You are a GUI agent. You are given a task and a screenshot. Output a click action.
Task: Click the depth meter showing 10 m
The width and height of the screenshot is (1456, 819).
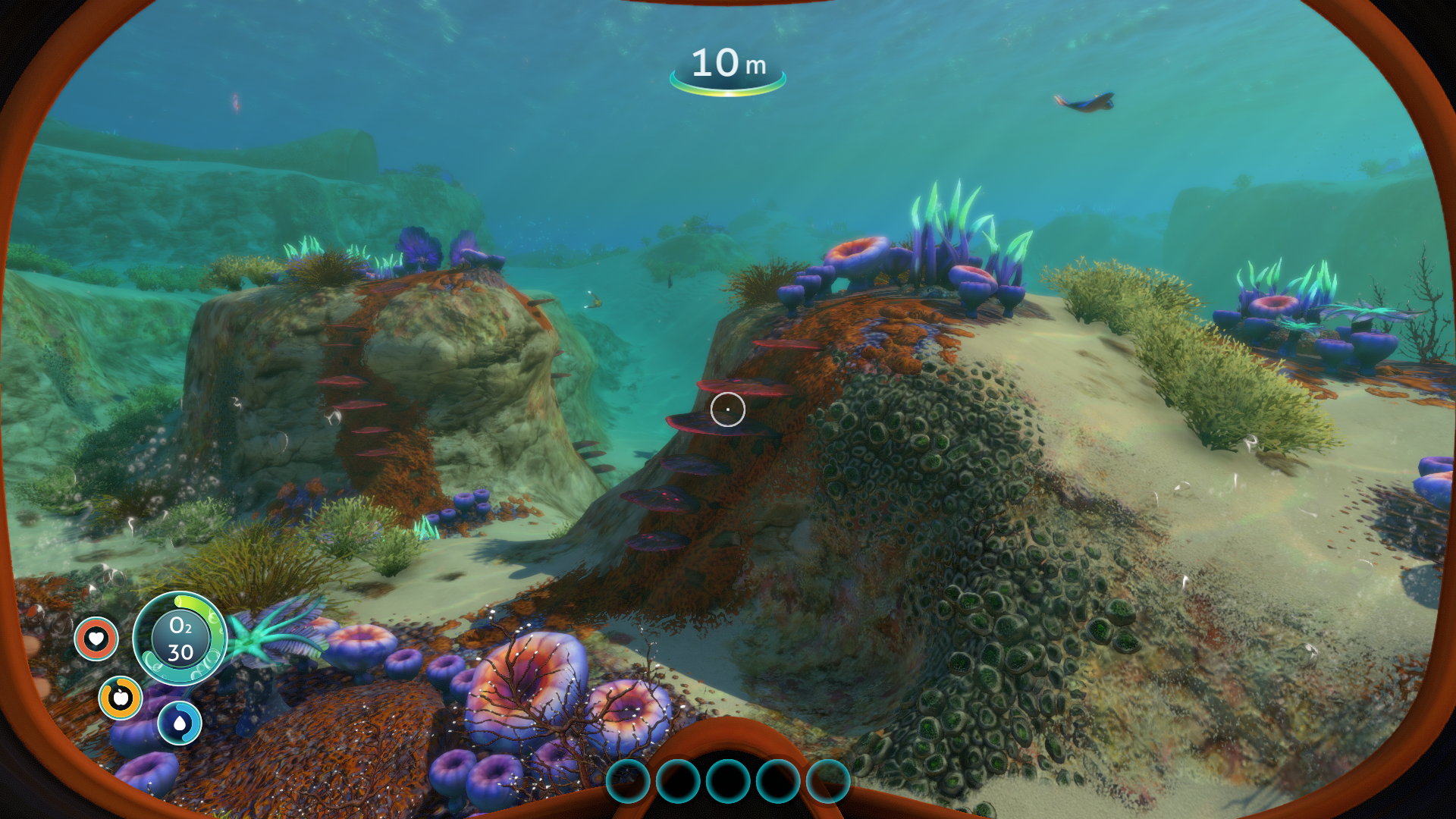click(728, 67)
